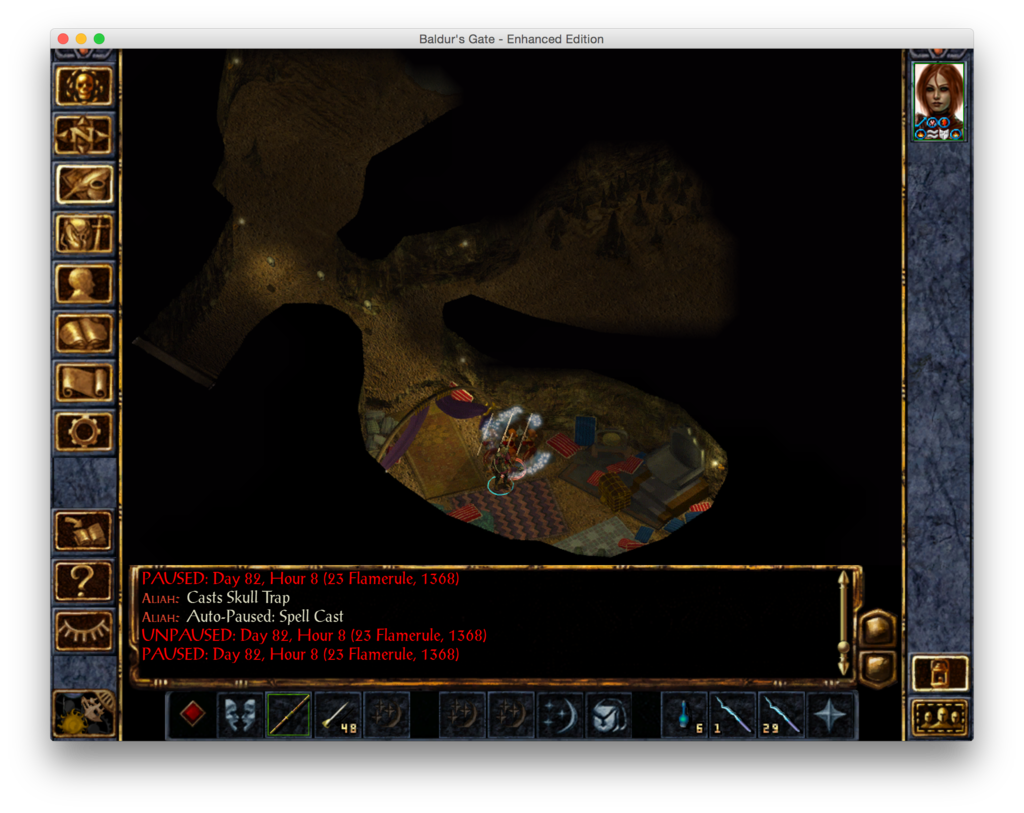Activate the twin masks action
This screenshot has height=813, width=1024.
coord(240,715)
